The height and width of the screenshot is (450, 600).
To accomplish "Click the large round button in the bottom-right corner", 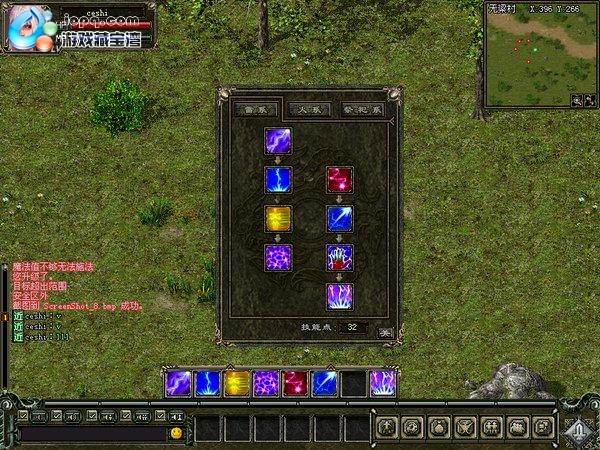I will click(x=576, y=428).
